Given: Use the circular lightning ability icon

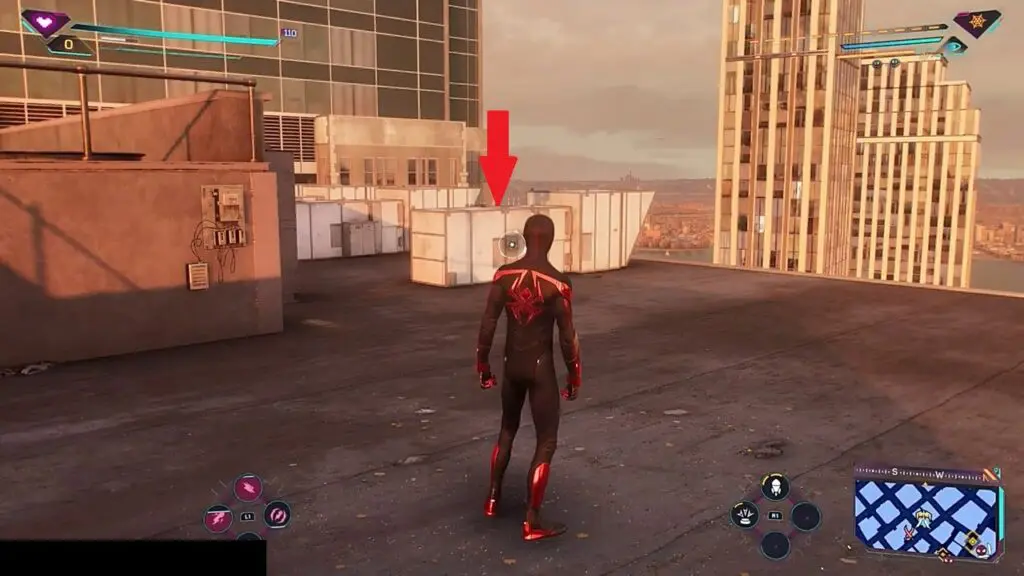Looking at the screenshot, I should [x=277, y=515].
